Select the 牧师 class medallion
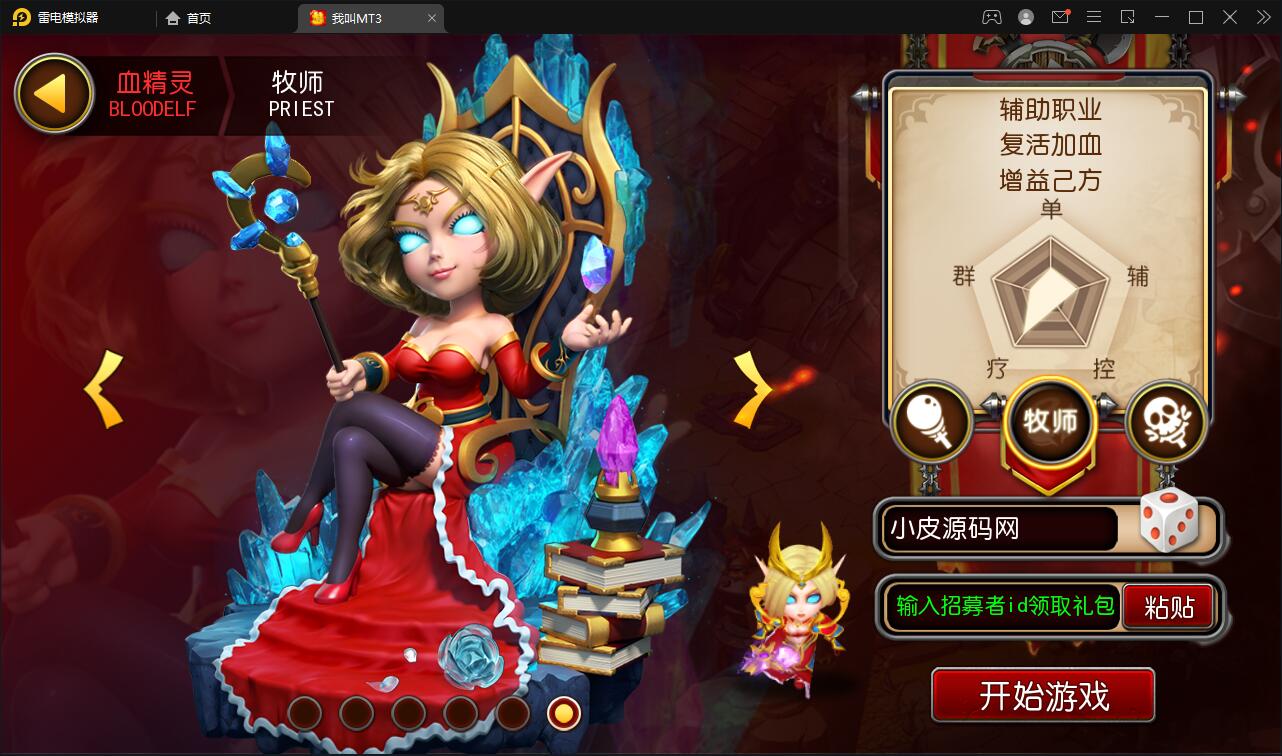 pos(1050,422)
